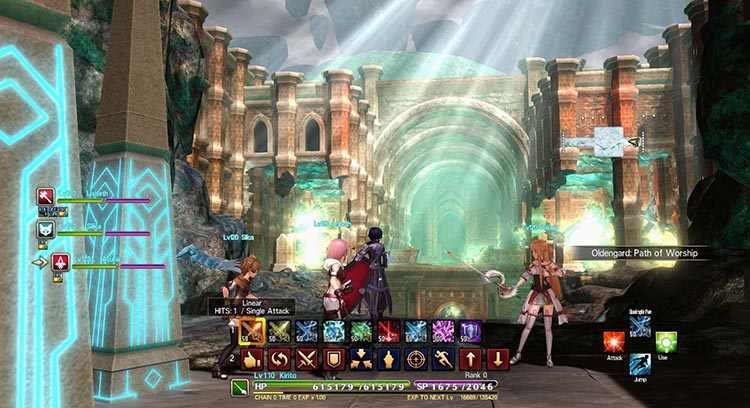Viewport: 750px width, 408px height.
Task: Use the red sword slash skill
Action: 389,331
